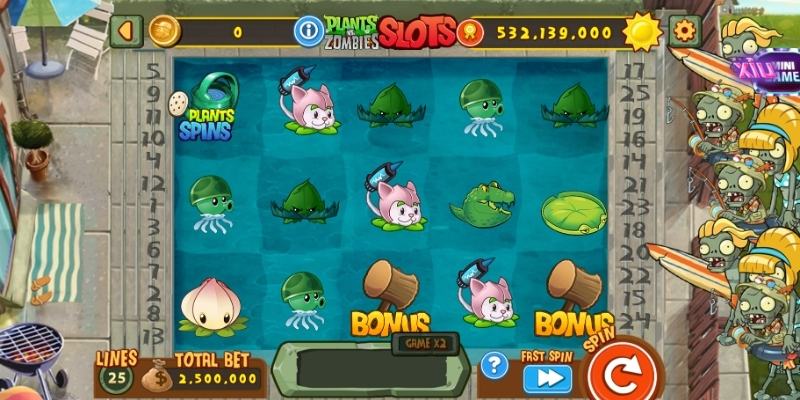Adjust the Total Bet amount
Viewport: 800px width, 400px height.
click(216, 379)
